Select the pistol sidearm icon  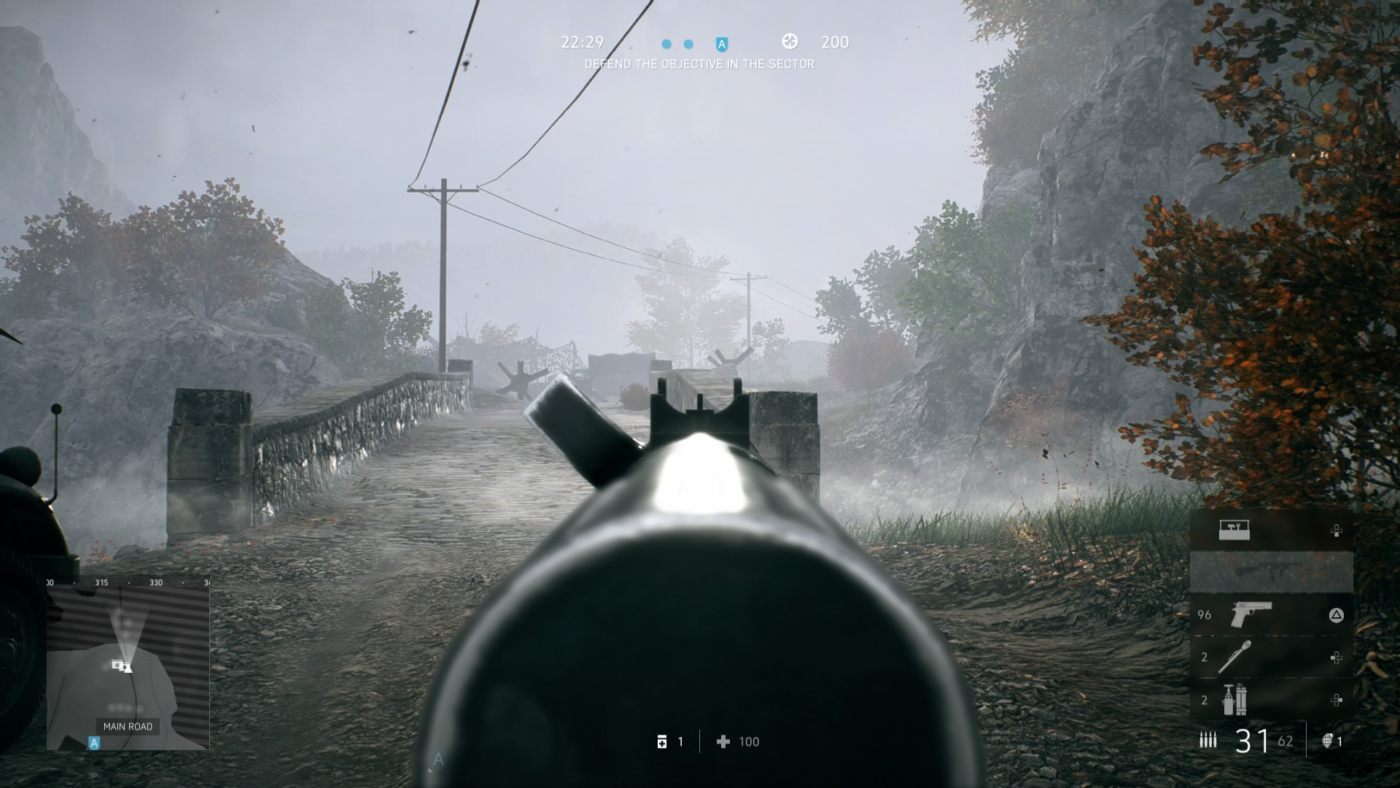(x=1251, y=614)
